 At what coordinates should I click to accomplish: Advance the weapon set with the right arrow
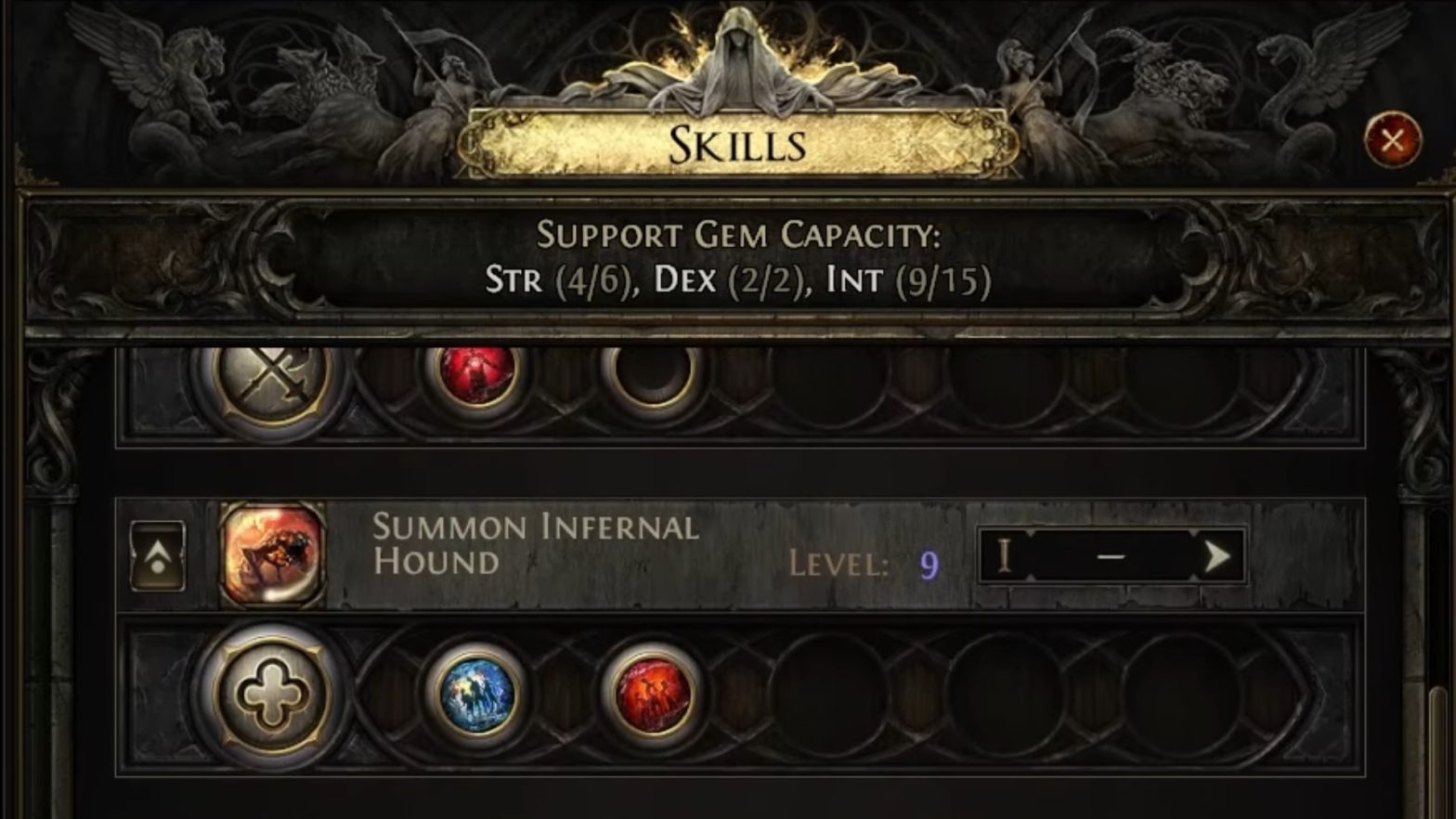click(x=1218, y=558)
